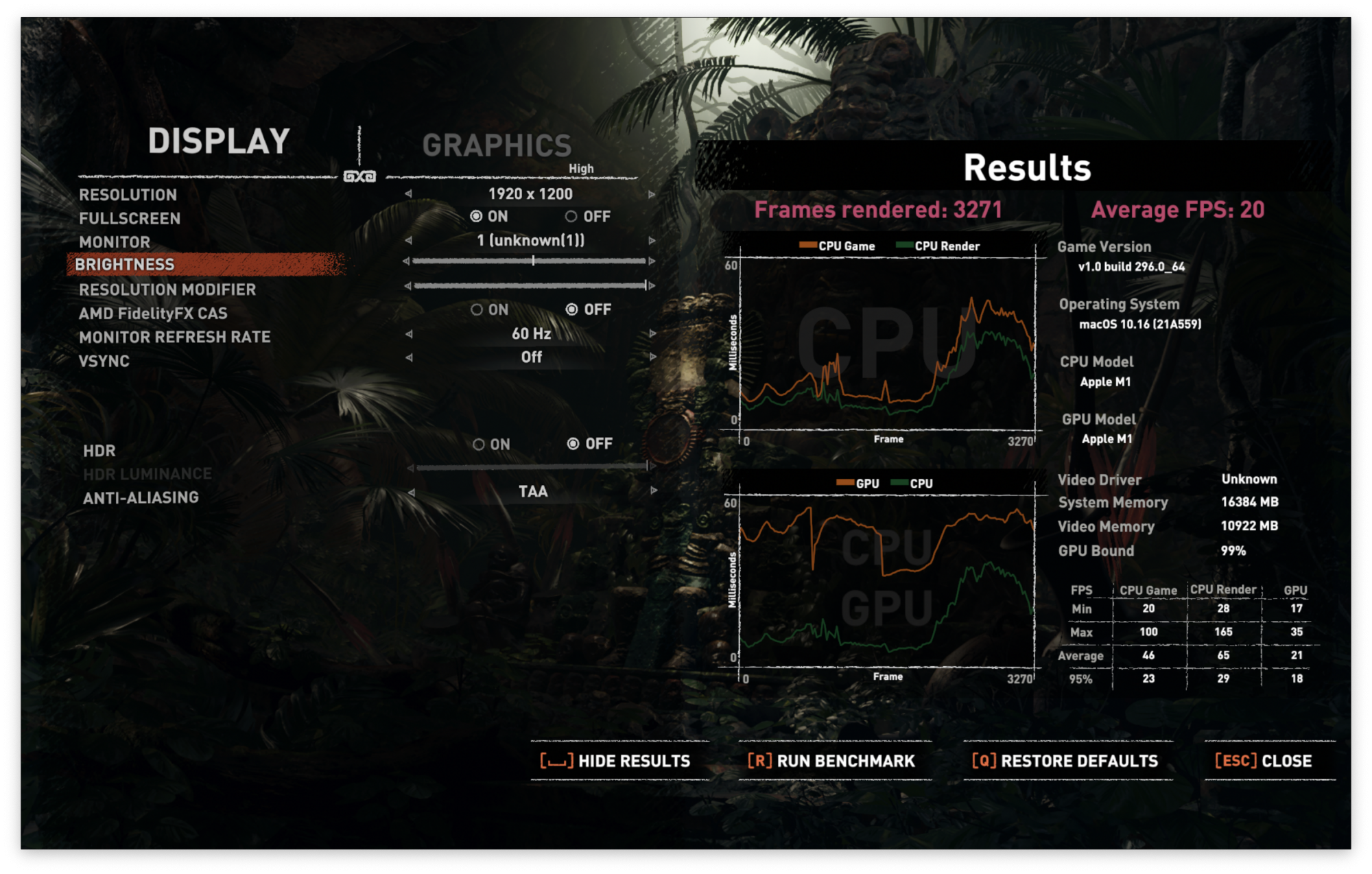
Task: Open the Display tab
Action: pos(219,141)
